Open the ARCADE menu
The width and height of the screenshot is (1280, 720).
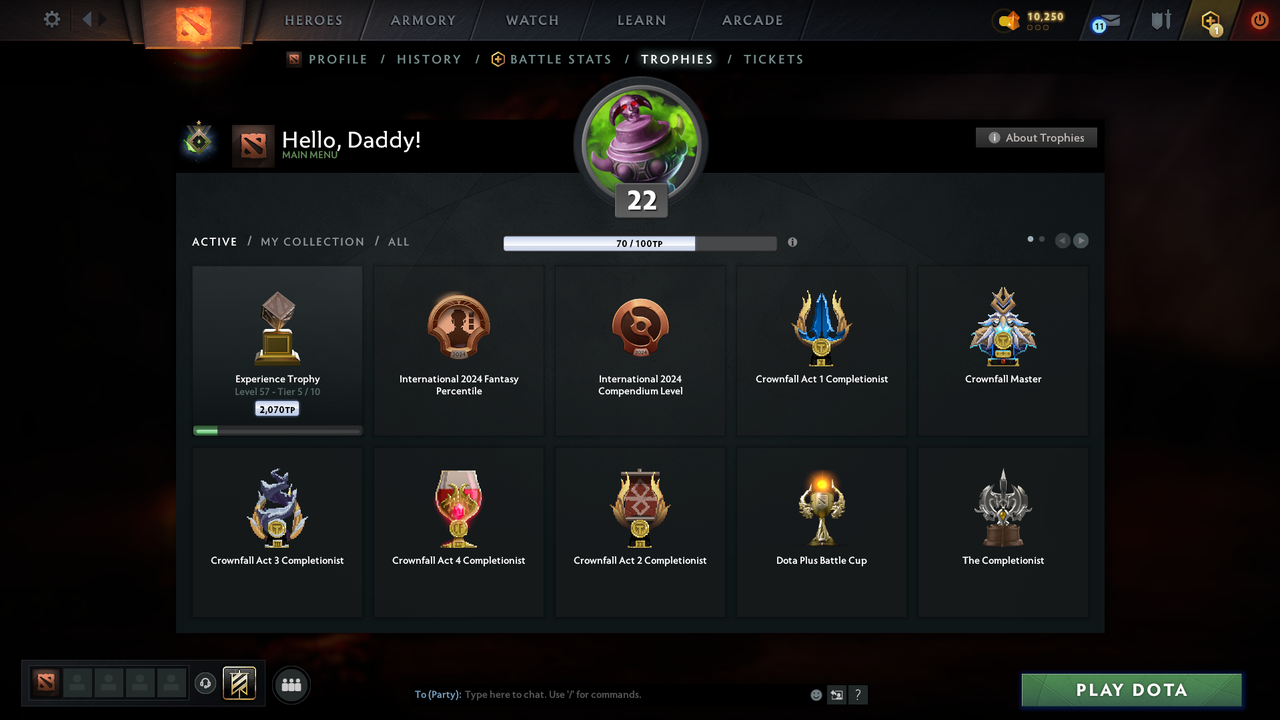click(x=751, y=19)
